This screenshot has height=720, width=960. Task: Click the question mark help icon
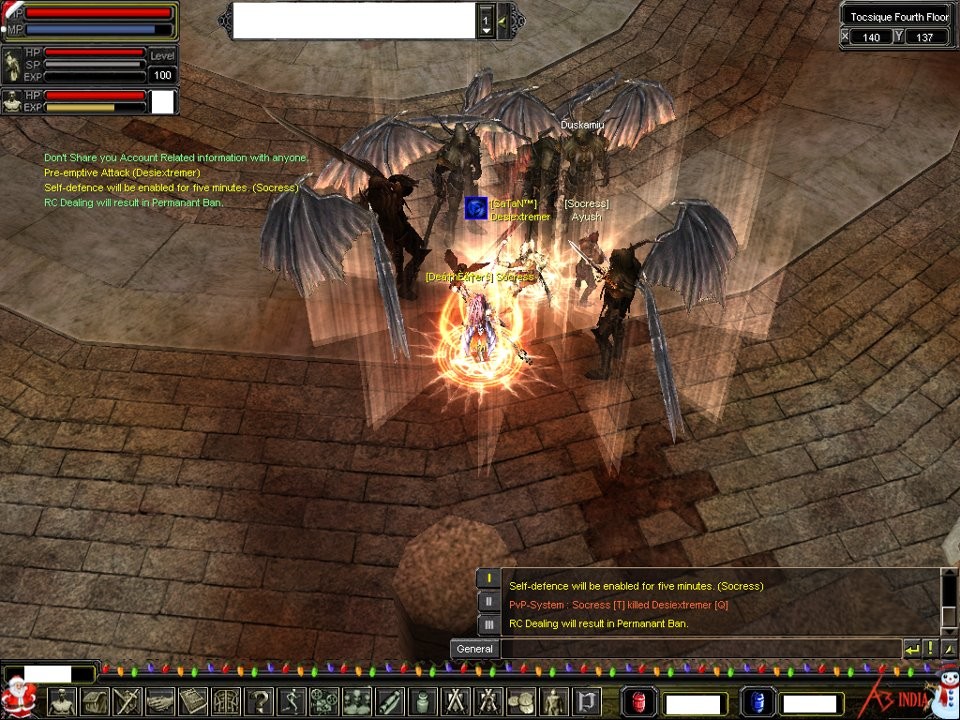coord(259,702)
